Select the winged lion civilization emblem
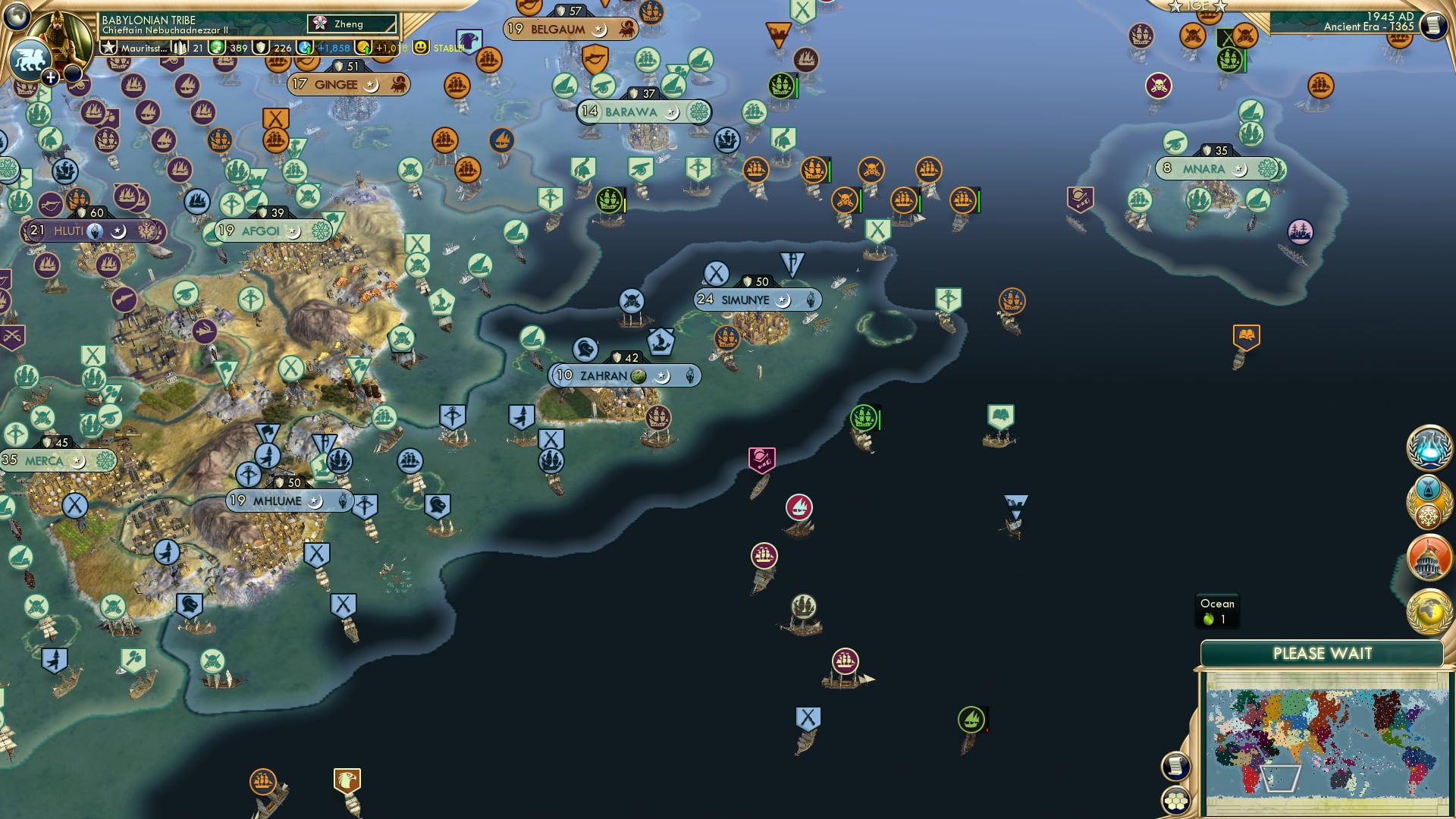 click(29, 59)
